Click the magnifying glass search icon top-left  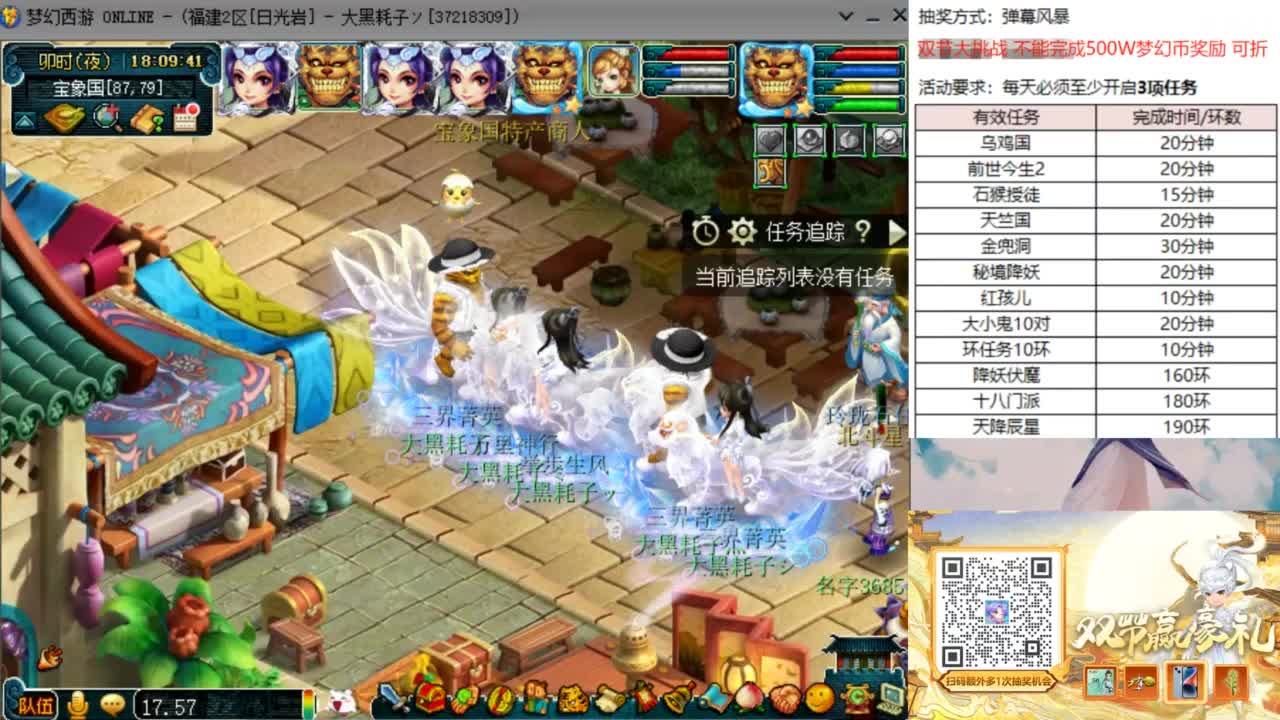[x=104, y=118]
